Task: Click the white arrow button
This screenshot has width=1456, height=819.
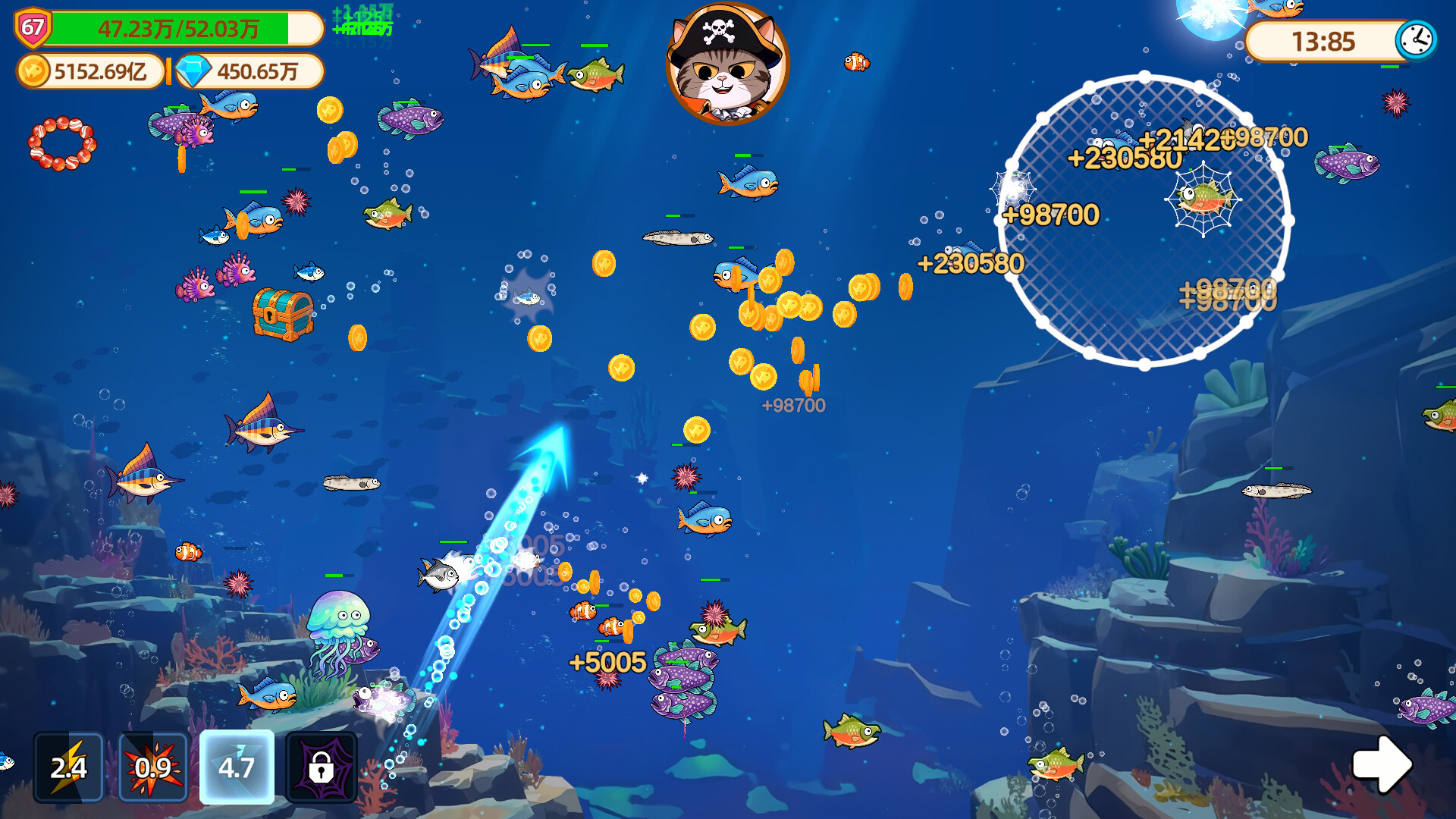Action: pos(1382,764)
